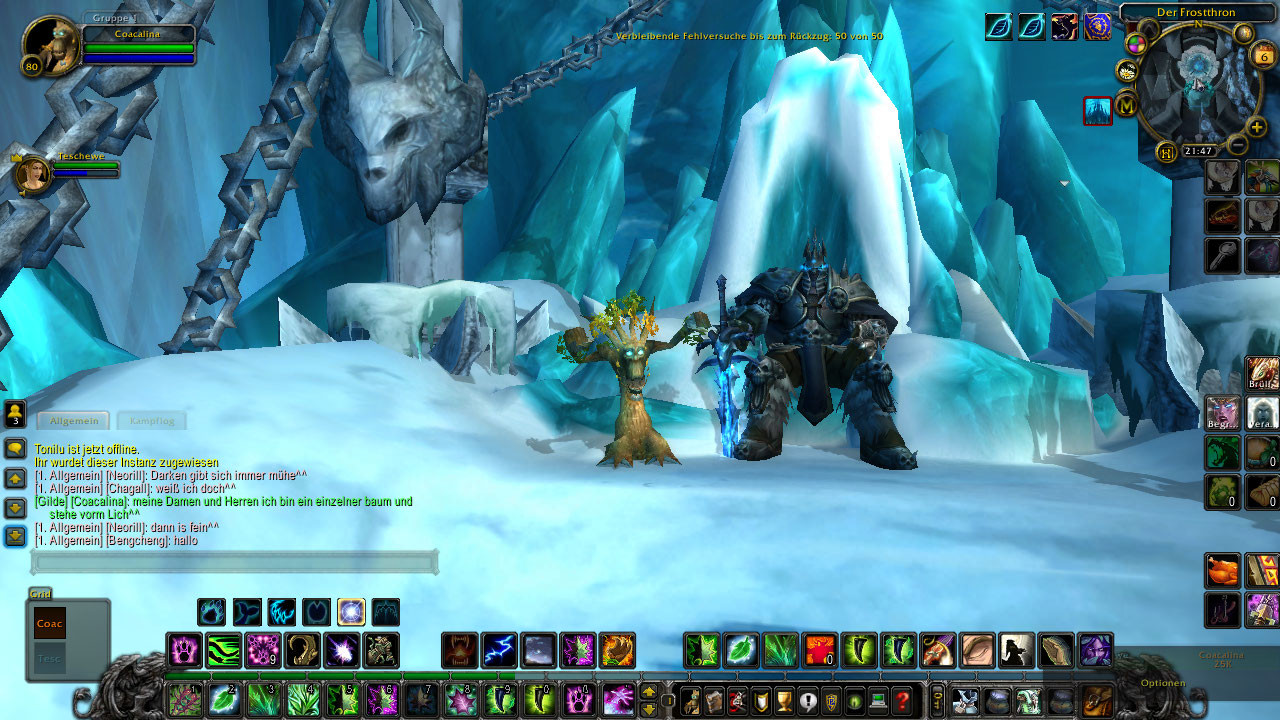Open the backpack bag slot
Image resolution: width=1280 pixels, height=720 pixels.
[x=1097, y=700]
